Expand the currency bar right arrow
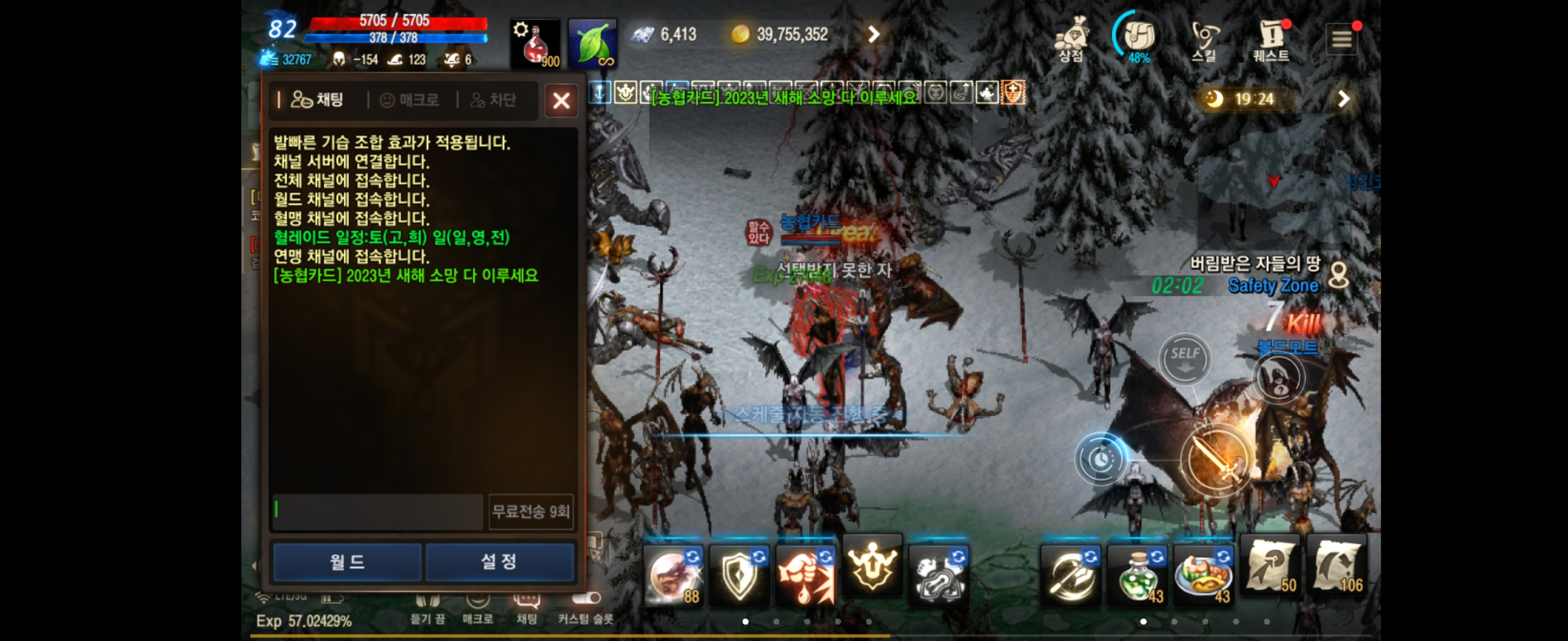This screenshot has height=641, width=1568. point(874,34)
